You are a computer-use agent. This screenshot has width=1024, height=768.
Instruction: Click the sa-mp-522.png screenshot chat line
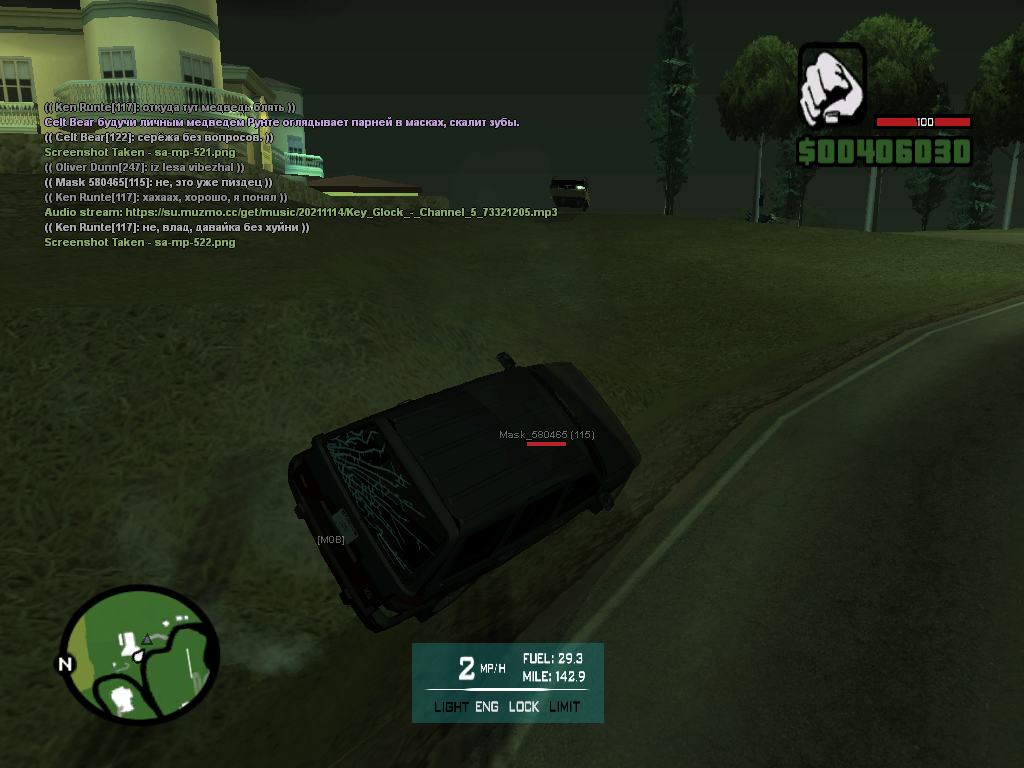point(140,242)
